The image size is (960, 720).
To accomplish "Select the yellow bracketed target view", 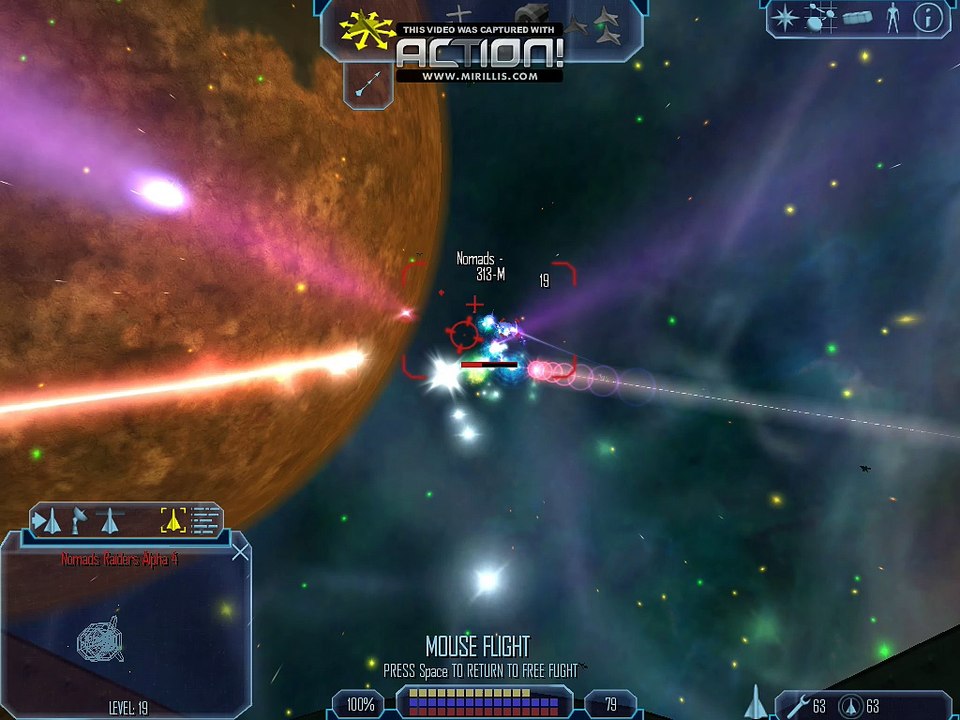I will [173, 520].
